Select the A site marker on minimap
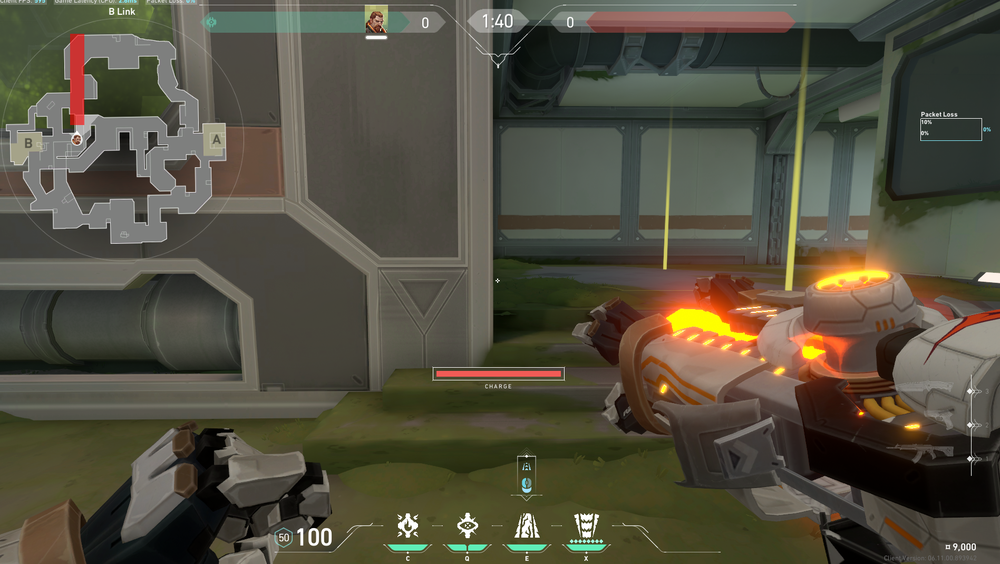1000x564 pixels. coord(214,140)
